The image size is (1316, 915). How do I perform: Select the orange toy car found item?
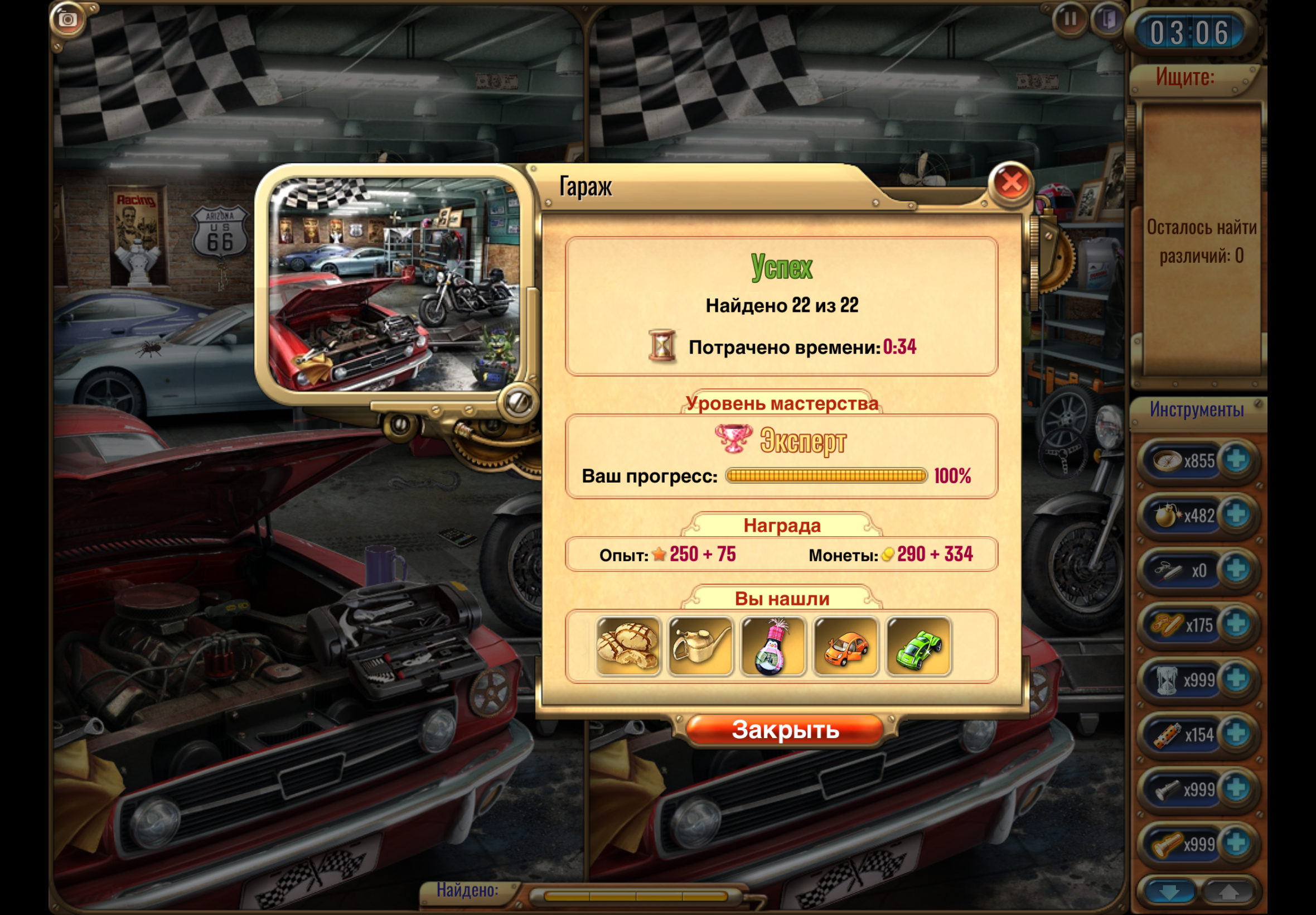point(845,647)
